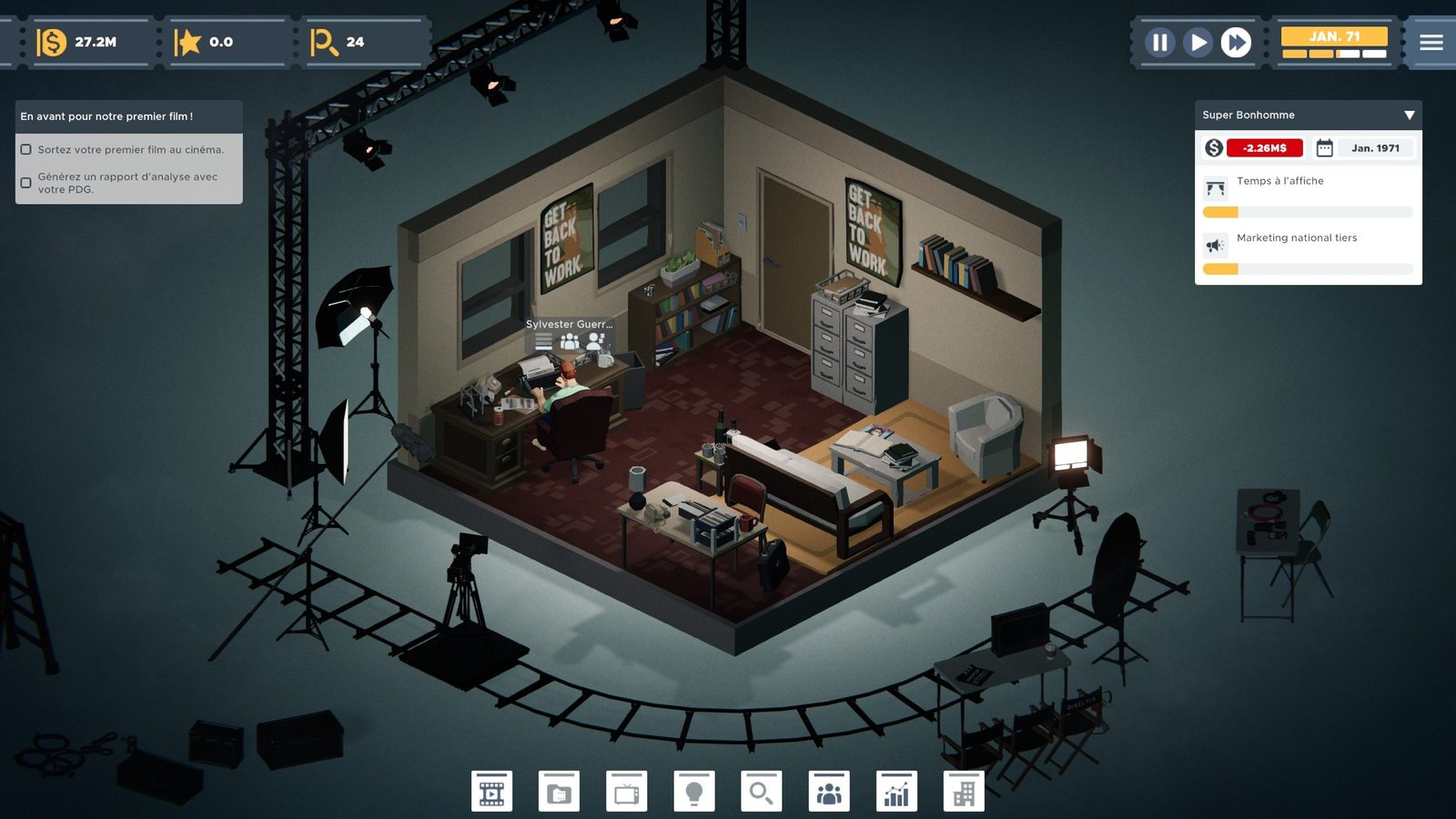The width and height of the screenshot is (1456, 819).
Task: Open the staff group menu
Action: [x=829, y=792]
